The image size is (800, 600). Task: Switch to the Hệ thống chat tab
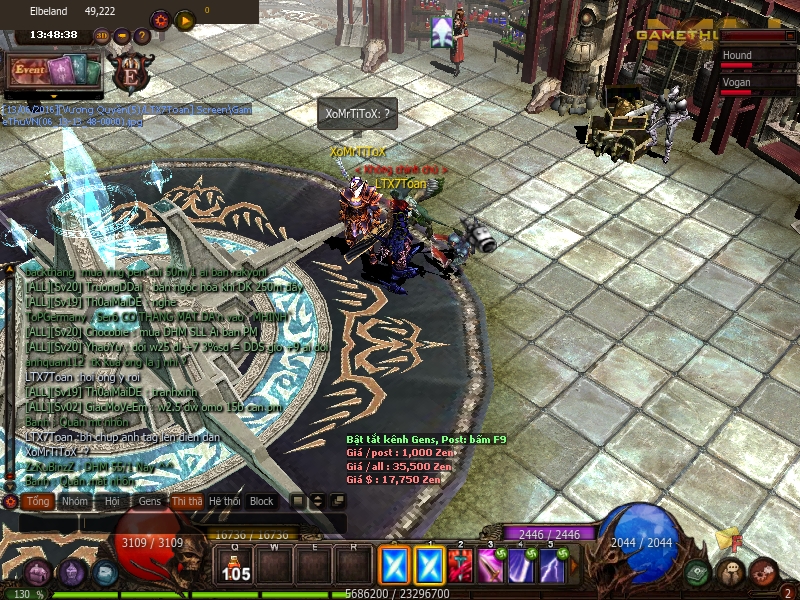224,501
